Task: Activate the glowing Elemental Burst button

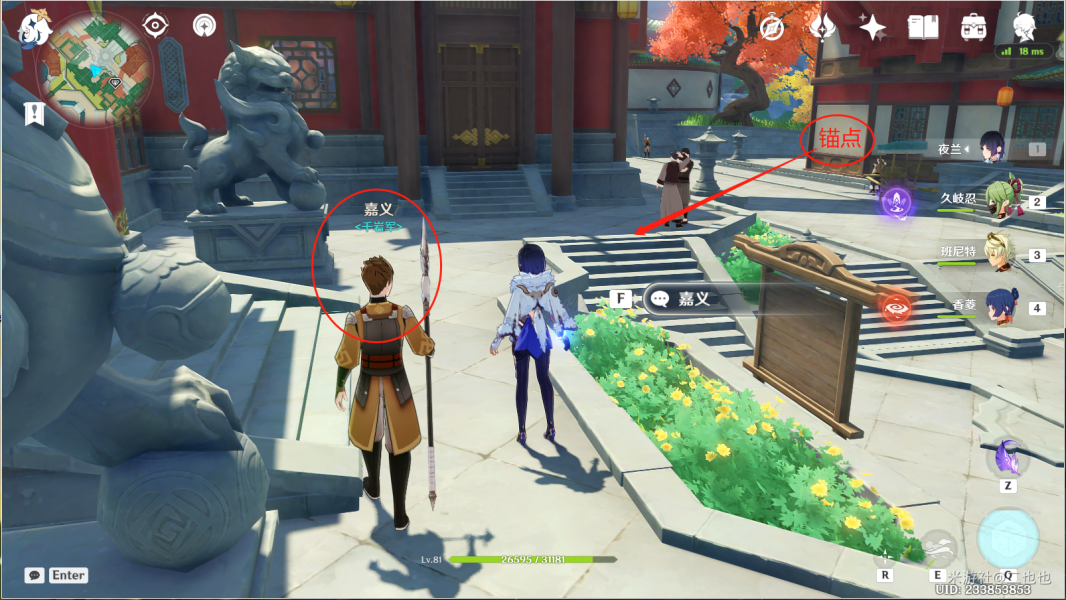Action: click(1007, 538)
